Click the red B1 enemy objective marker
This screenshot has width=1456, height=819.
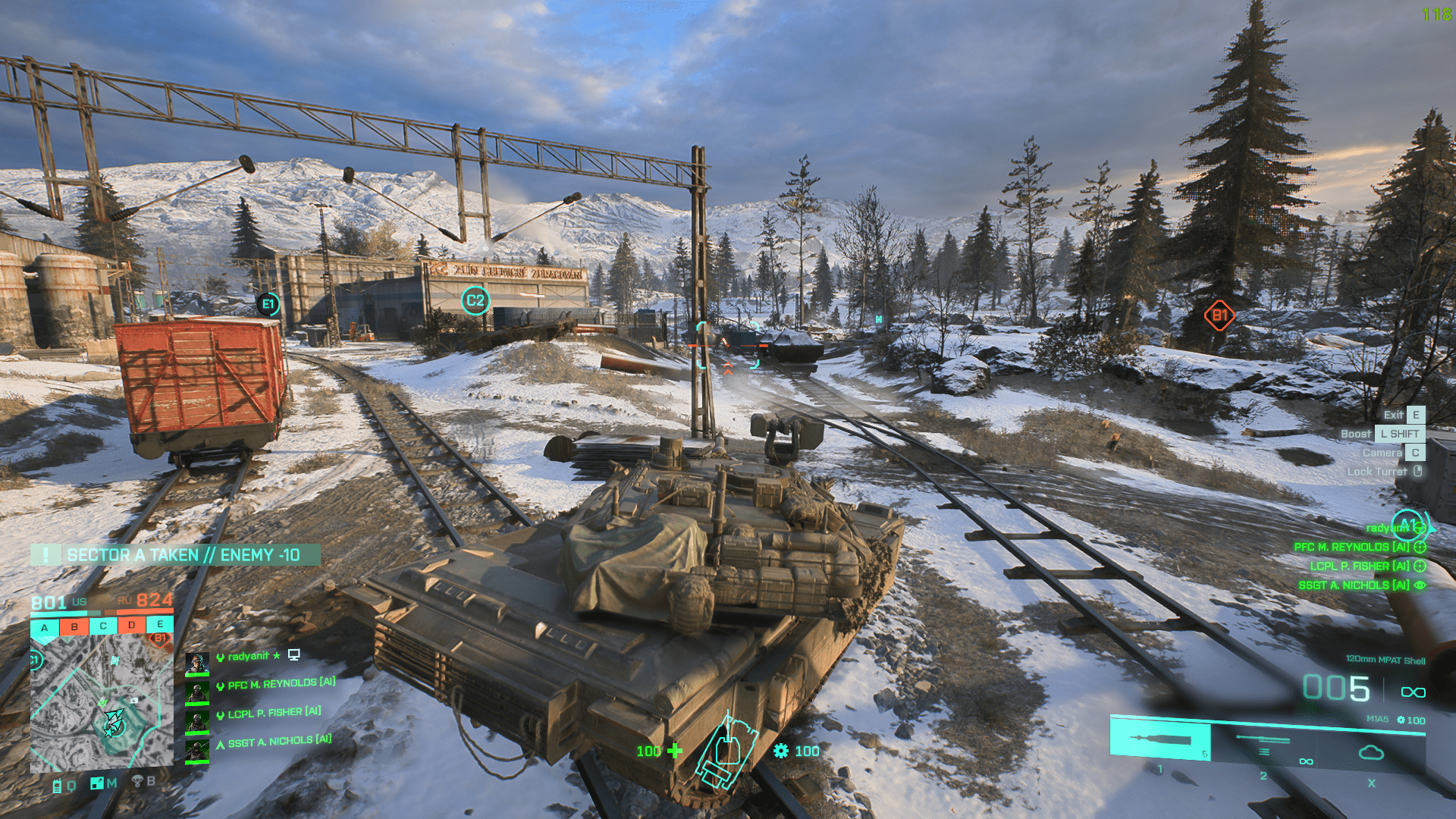pos(1219,315)
